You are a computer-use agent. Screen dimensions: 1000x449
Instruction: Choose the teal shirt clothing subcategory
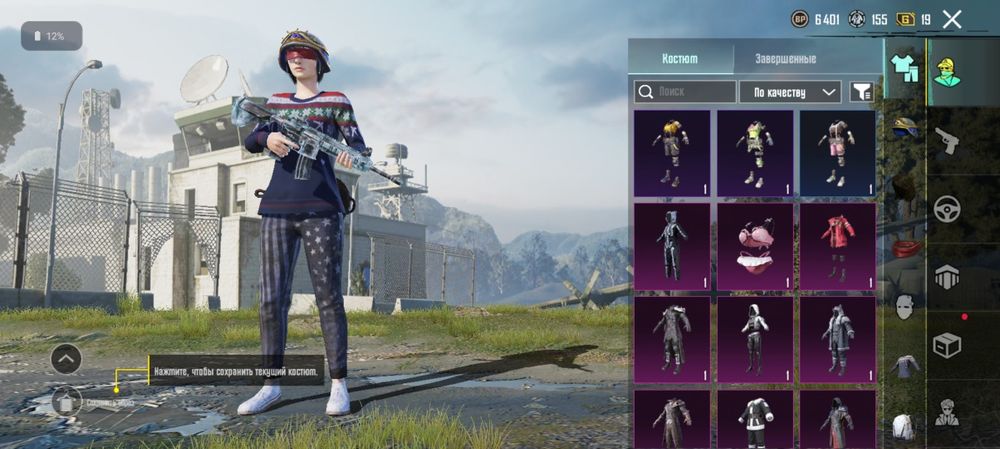pos(904,68)
